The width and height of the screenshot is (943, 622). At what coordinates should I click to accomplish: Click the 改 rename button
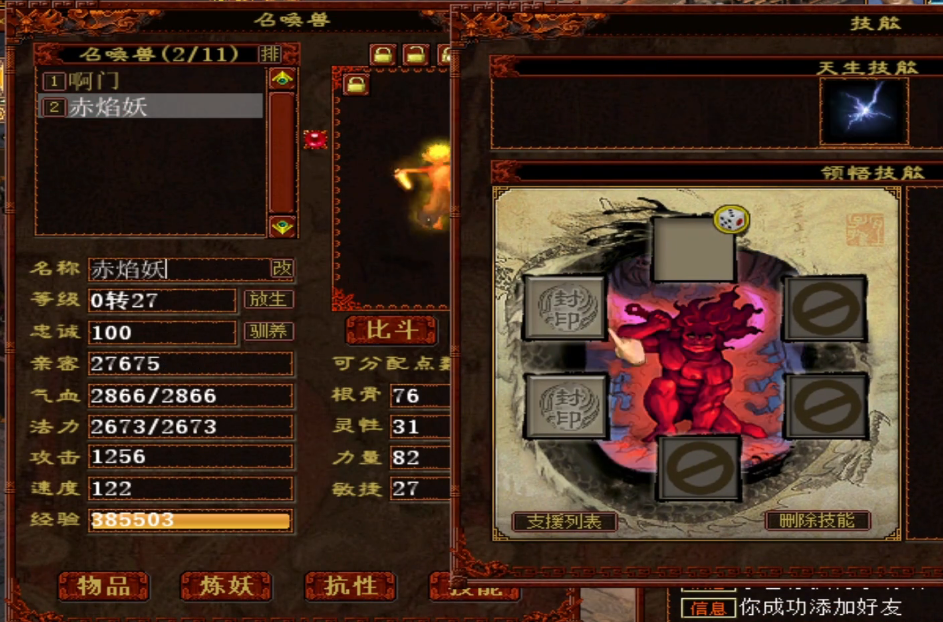(x=283, y=268)
